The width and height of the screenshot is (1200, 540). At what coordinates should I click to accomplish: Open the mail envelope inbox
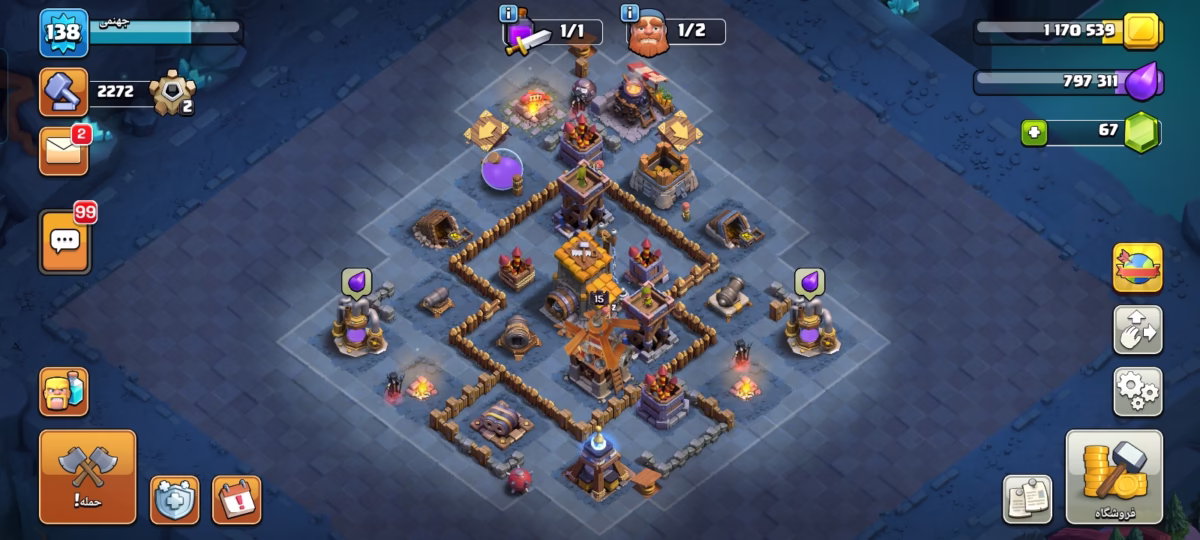(x=63, y=151)
